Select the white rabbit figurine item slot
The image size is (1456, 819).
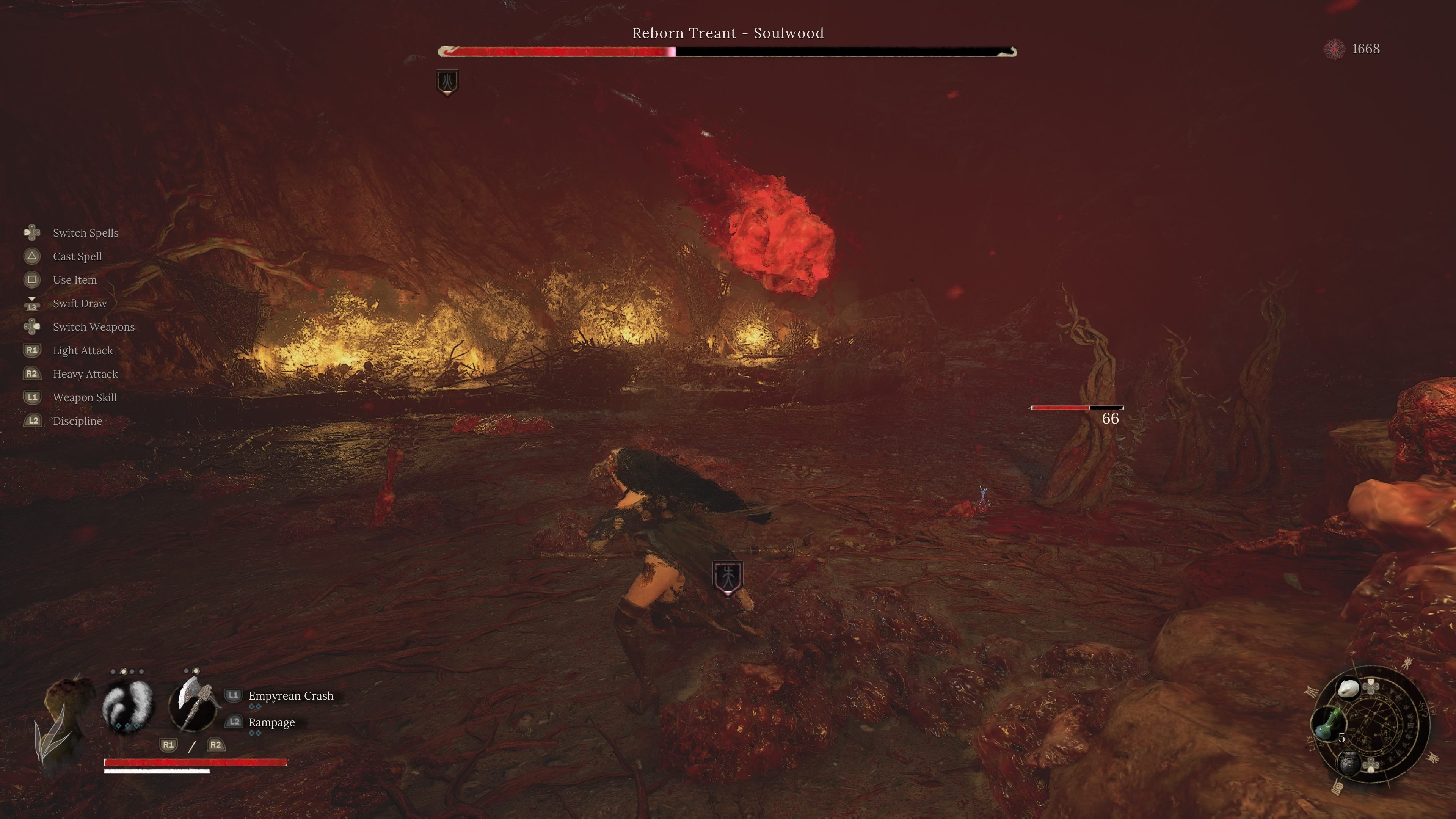tap(1349, 688)
